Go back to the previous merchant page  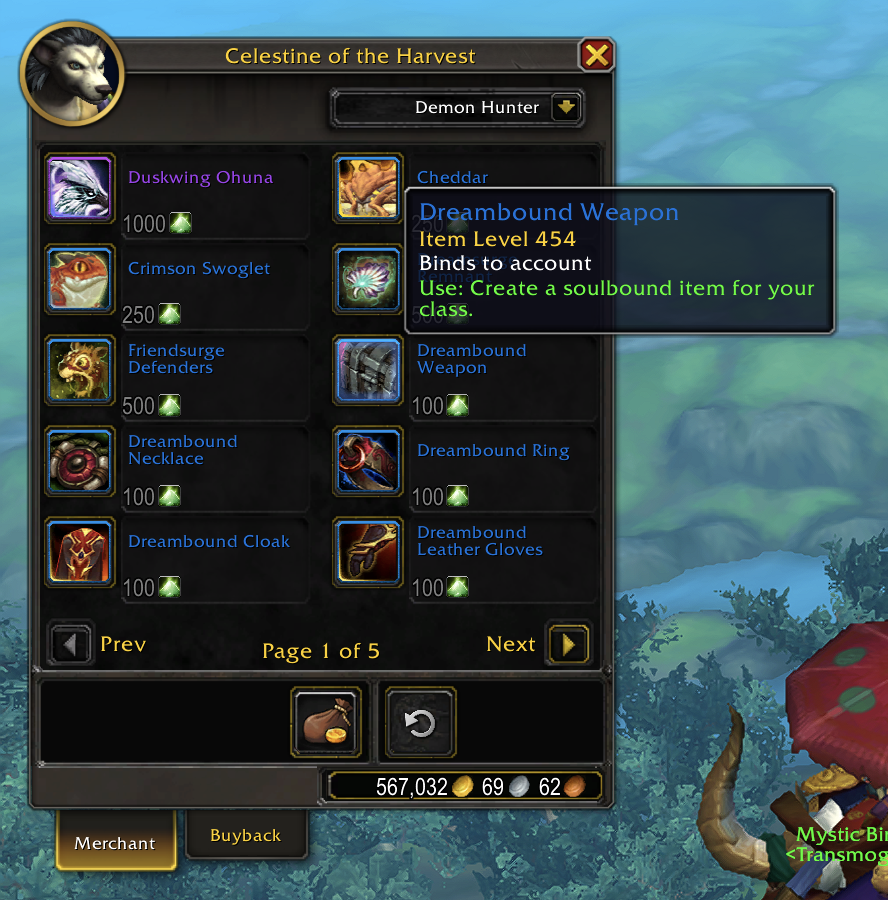click(x=70, y=645)
